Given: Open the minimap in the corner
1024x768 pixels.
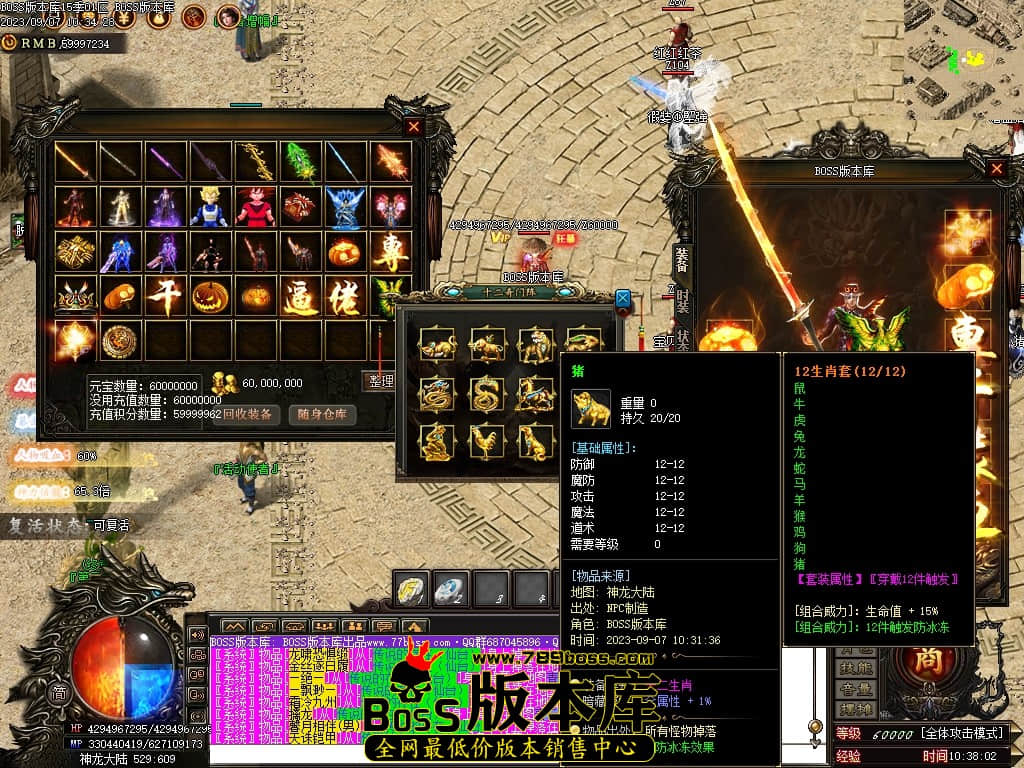Looking at the screenshot, I should (962, 57).
